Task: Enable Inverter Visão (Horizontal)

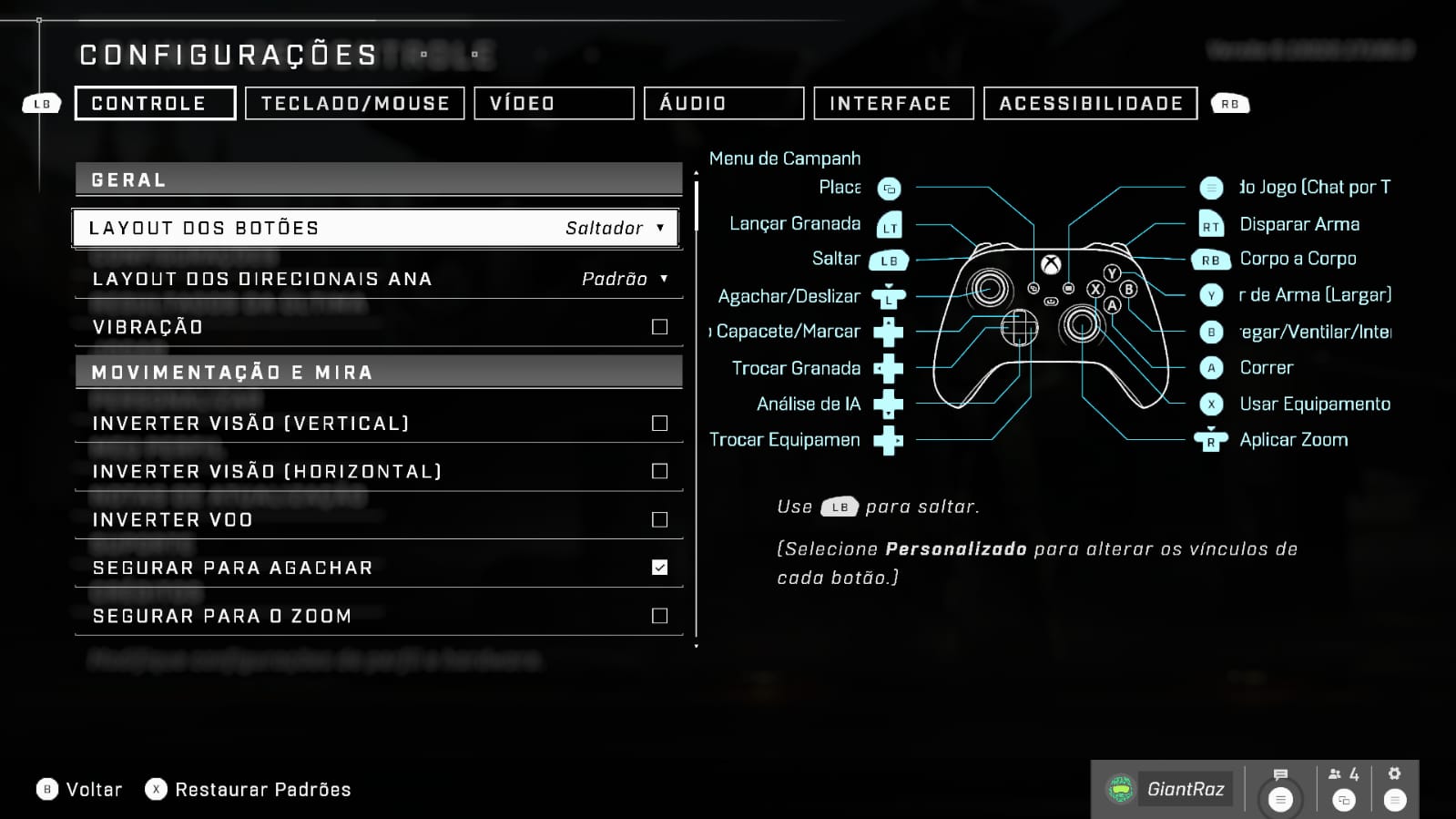Action: click(x=660, y=471)
